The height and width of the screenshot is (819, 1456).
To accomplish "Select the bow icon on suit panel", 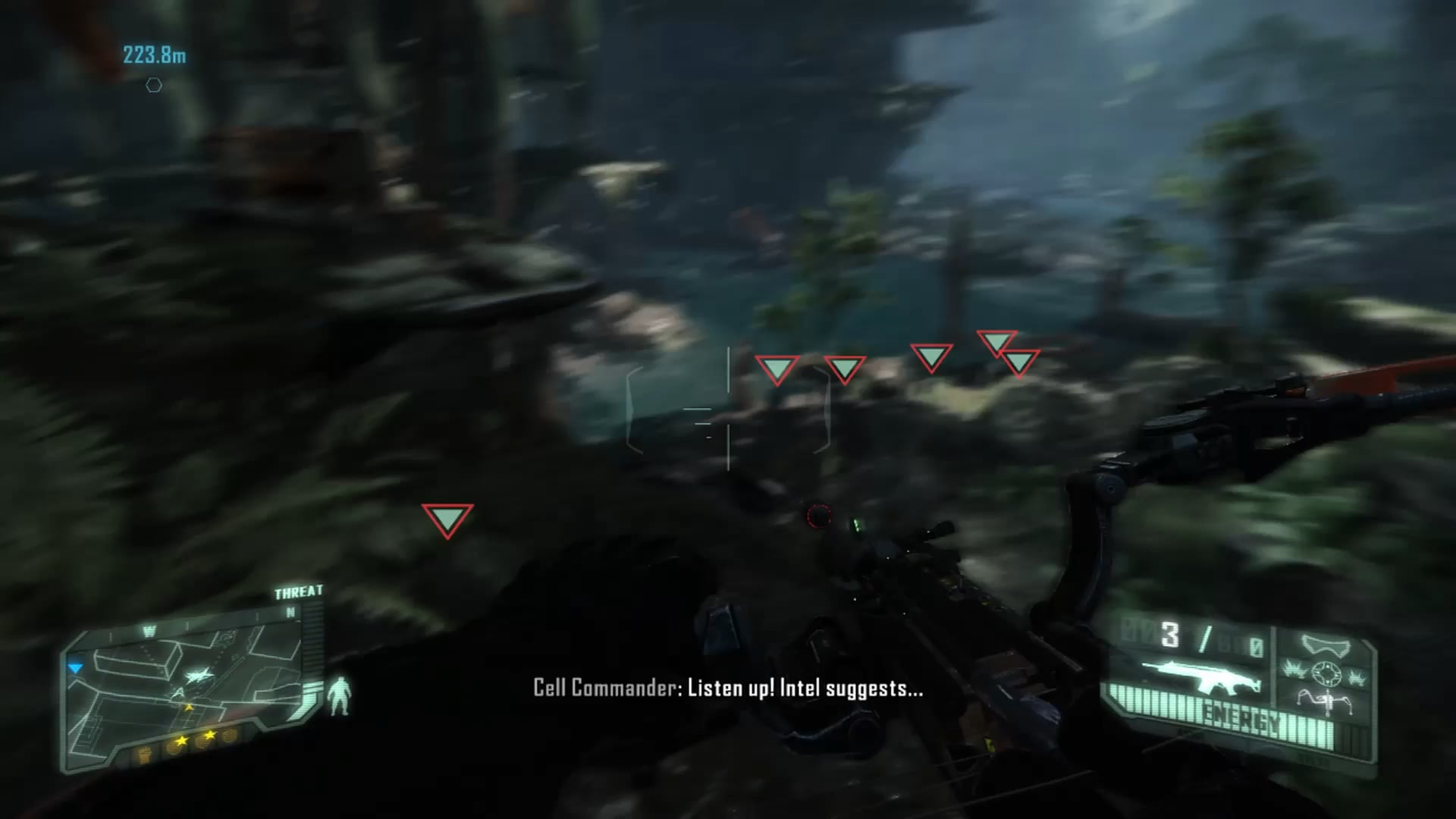I will click(1325, 702).
